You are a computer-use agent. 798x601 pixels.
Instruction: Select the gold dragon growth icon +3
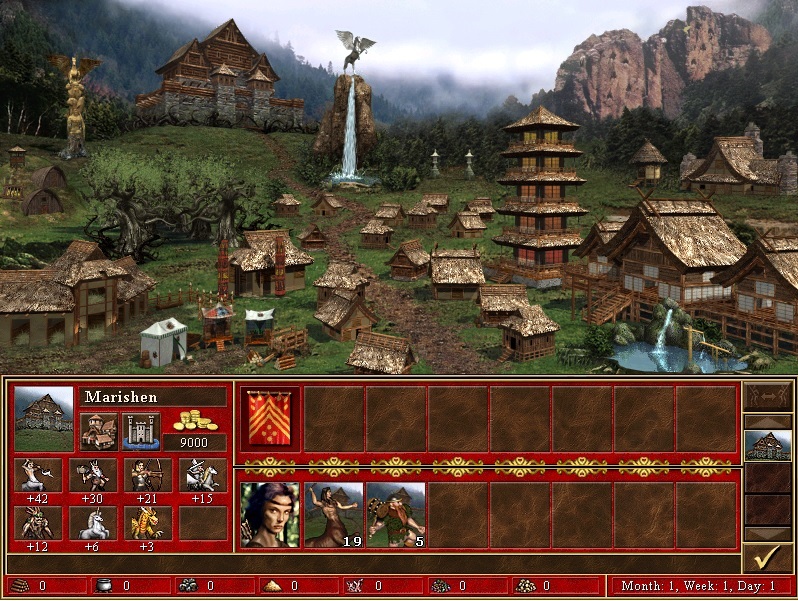click(x=148, y=523)
